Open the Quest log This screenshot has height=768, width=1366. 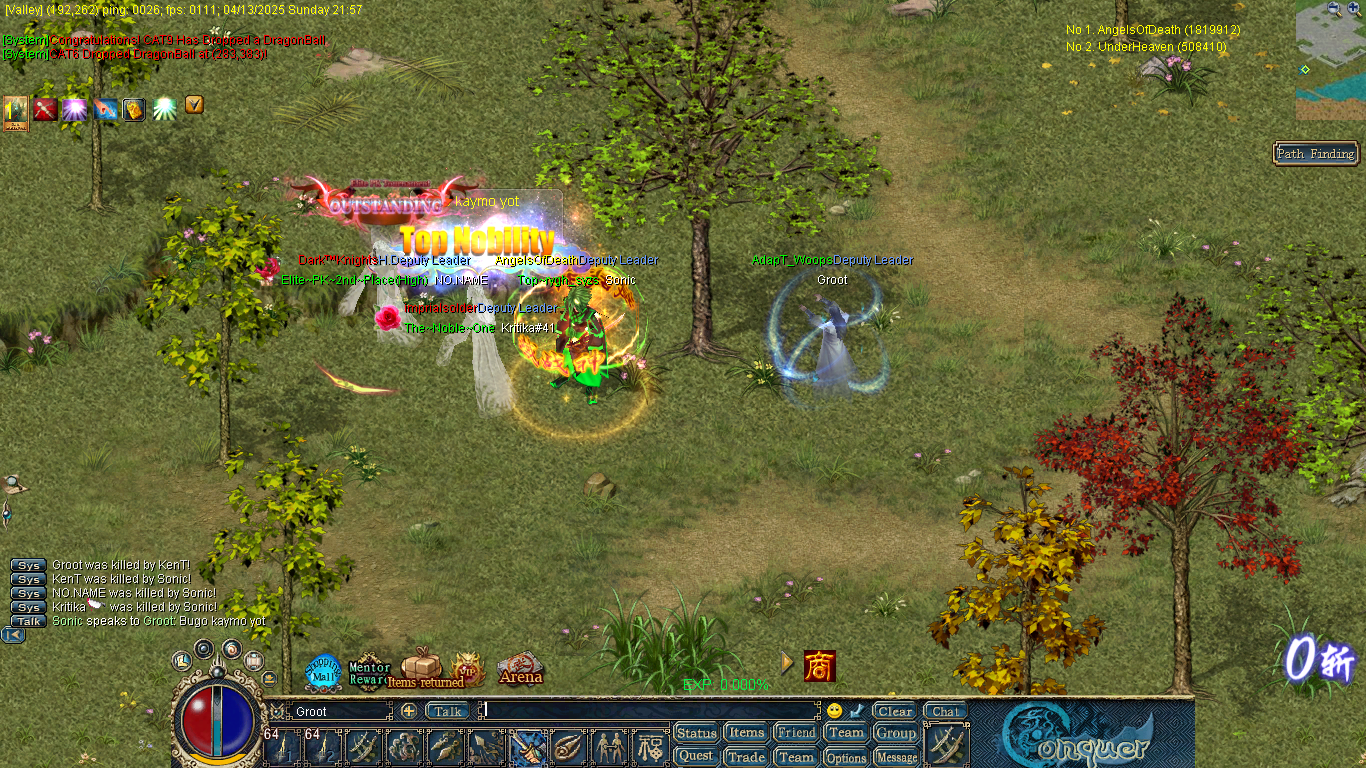click(x=697, y=757)
